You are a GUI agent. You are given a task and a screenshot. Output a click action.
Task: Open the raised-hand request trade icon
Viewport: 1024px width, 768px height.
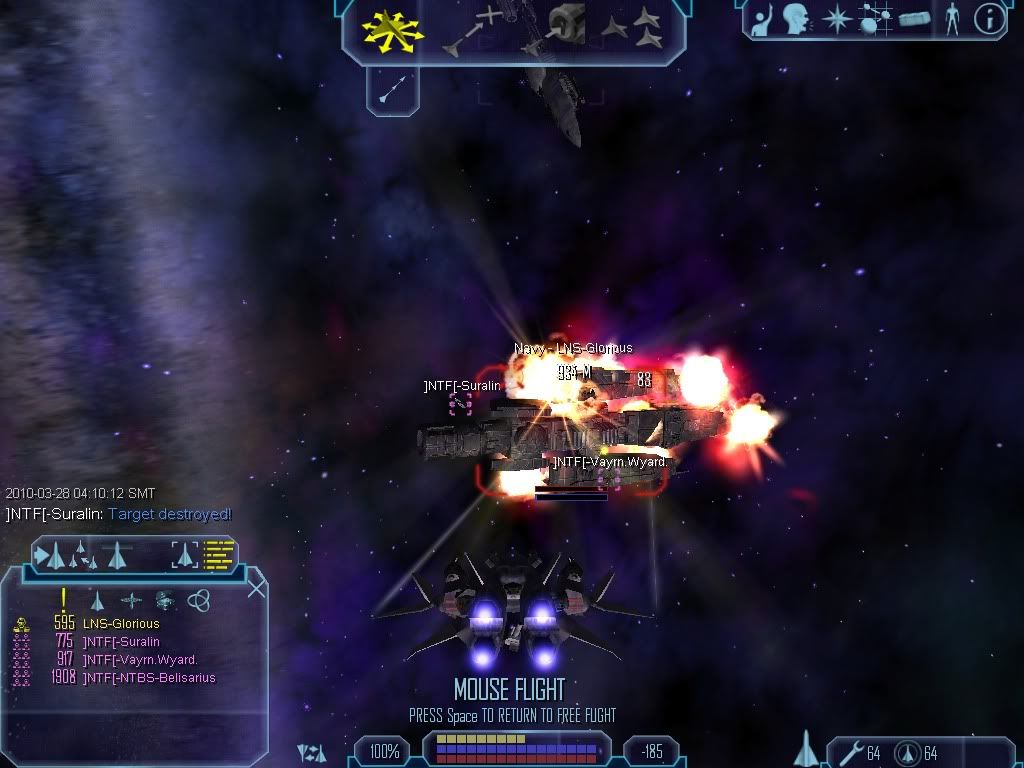tap(763, 18)
